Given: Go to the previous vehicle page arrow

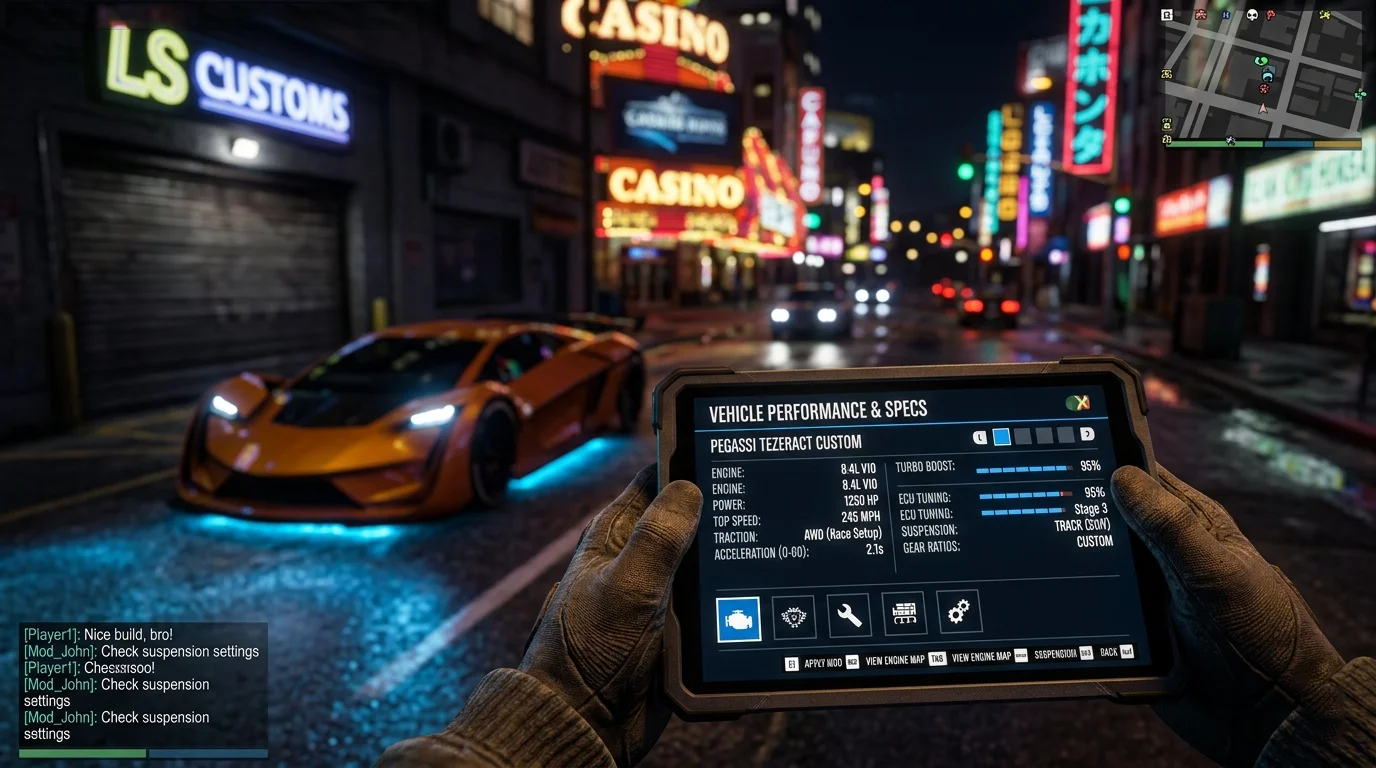Looking at the screenshot, I should pos(980,437).
